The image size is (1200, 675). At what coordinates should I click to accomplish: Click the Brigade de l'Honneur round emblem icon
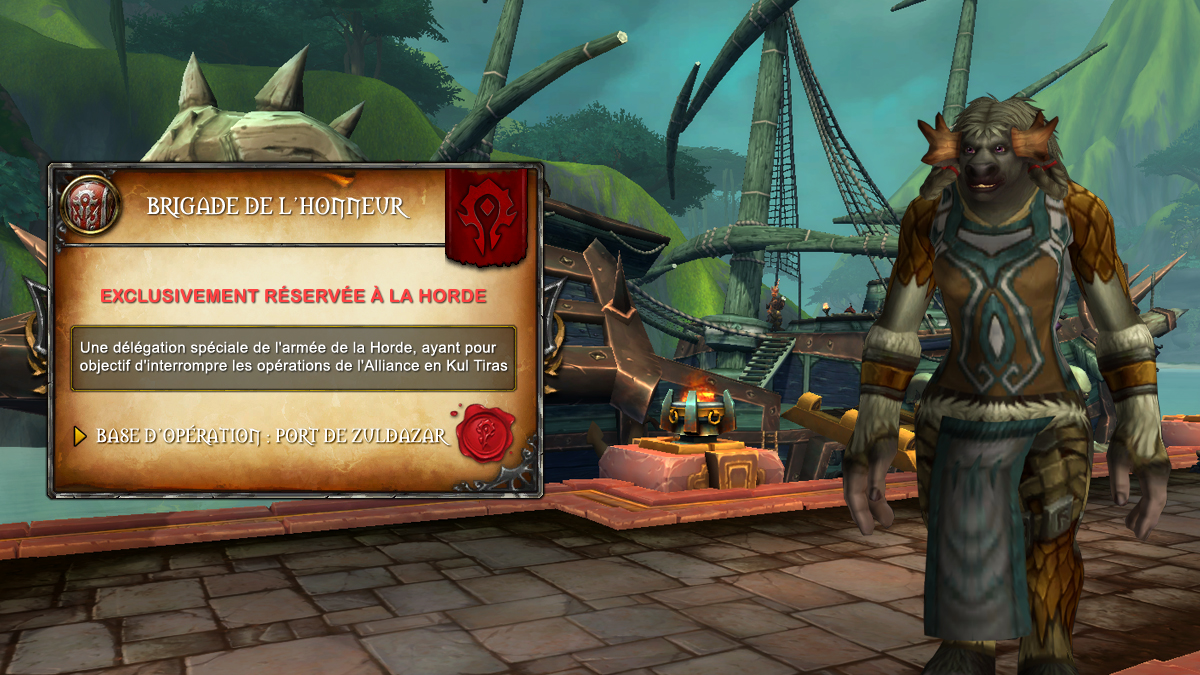90,205
